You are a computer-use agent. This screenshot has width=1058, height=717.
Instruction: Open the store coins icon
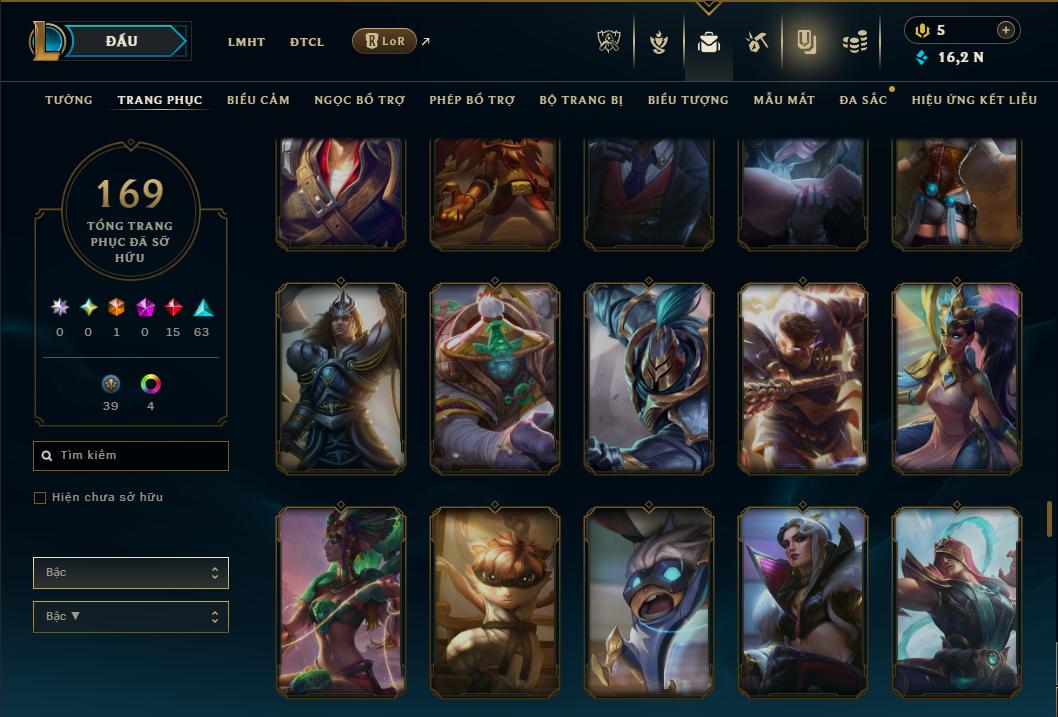[x=855, y=42]
